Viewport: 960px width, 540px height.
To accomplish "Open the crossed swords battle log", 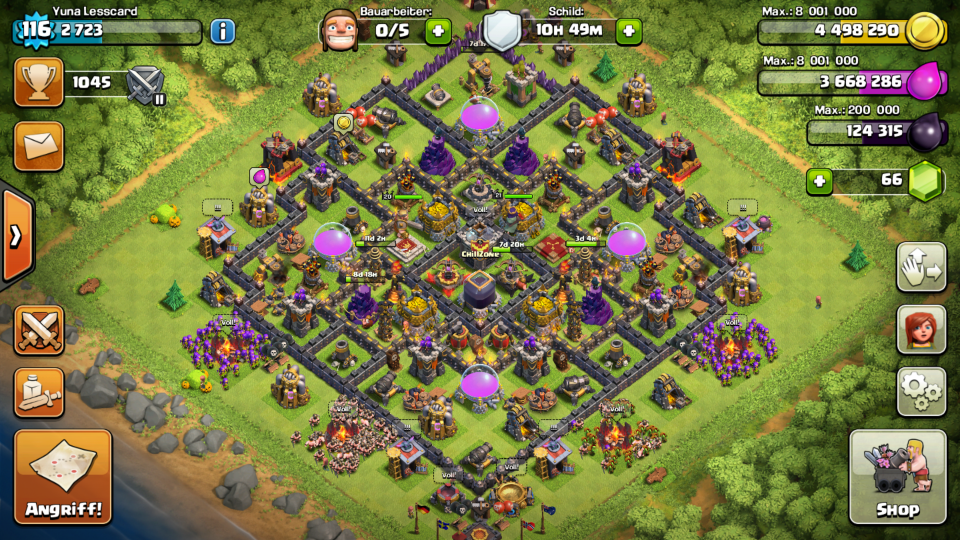I will [39, 331].
